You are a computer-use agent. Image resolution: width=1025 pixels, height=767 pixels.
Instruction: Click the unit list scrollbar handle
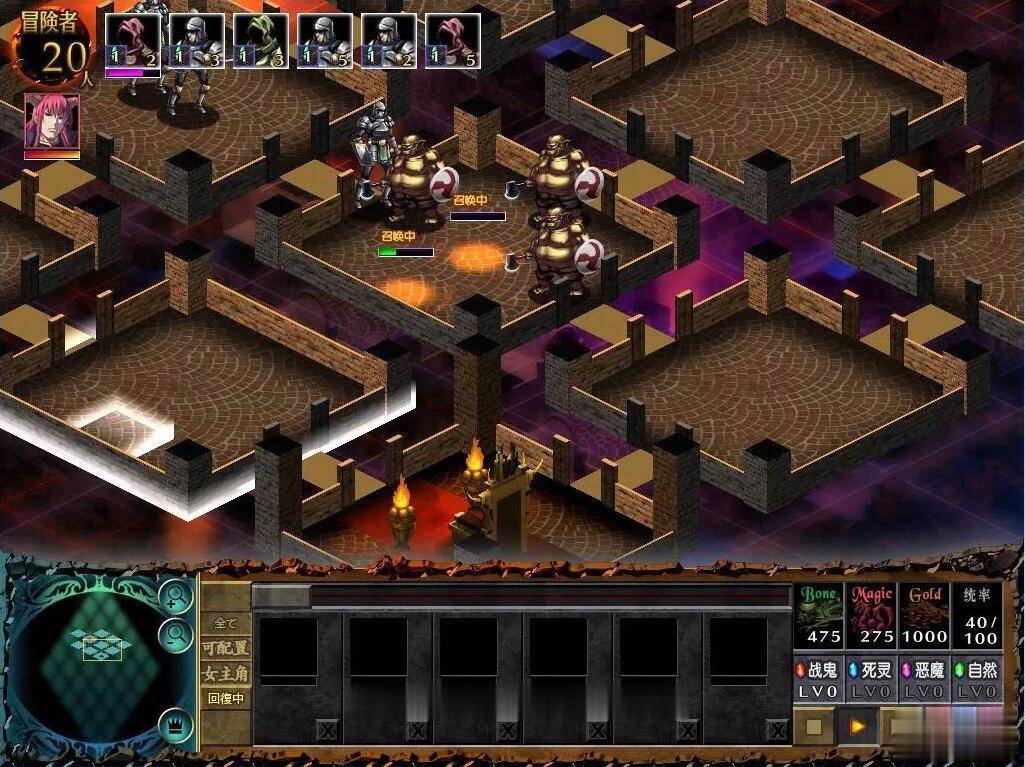click(282, 597)
